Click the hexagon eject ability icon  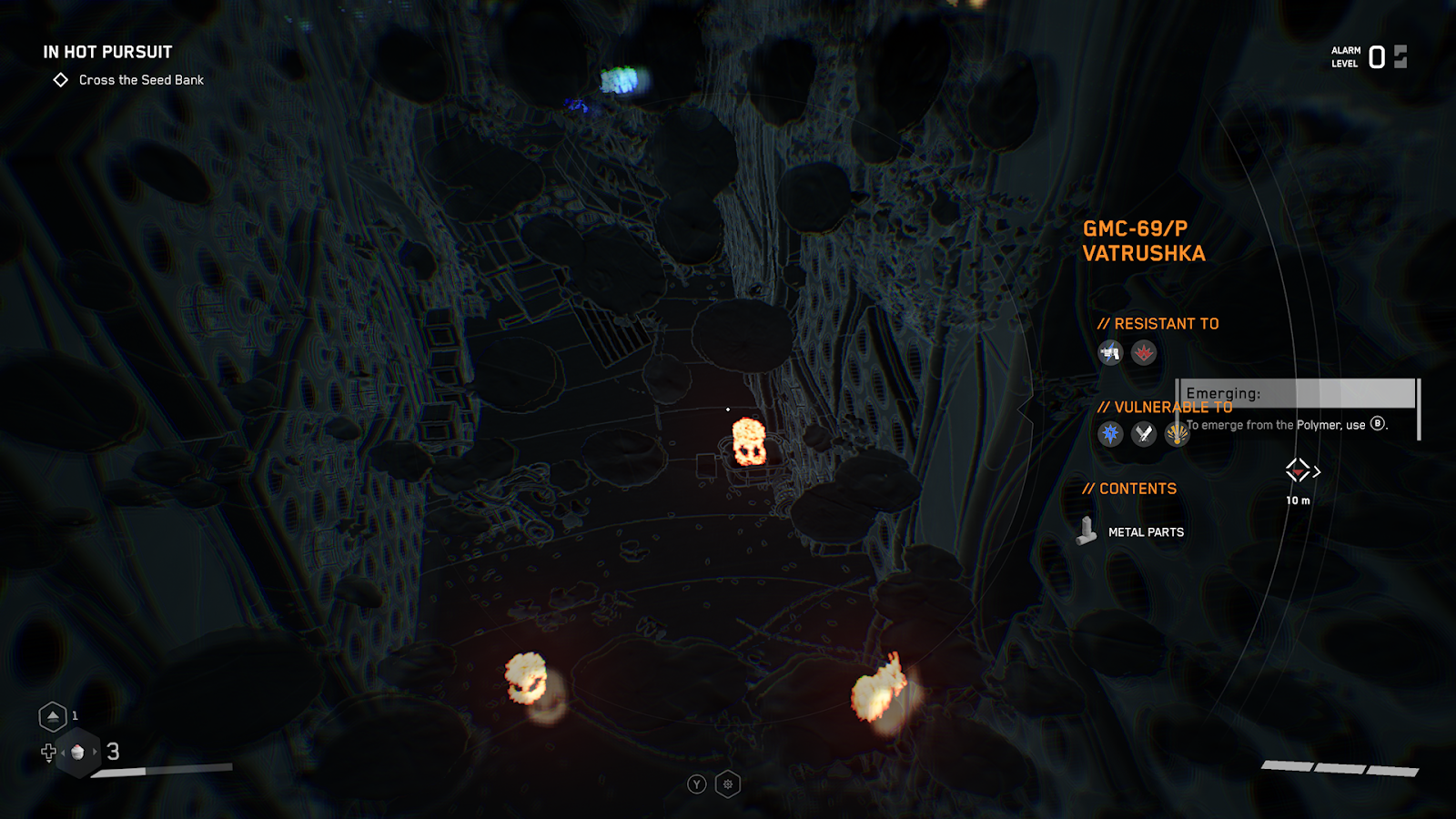53,717
